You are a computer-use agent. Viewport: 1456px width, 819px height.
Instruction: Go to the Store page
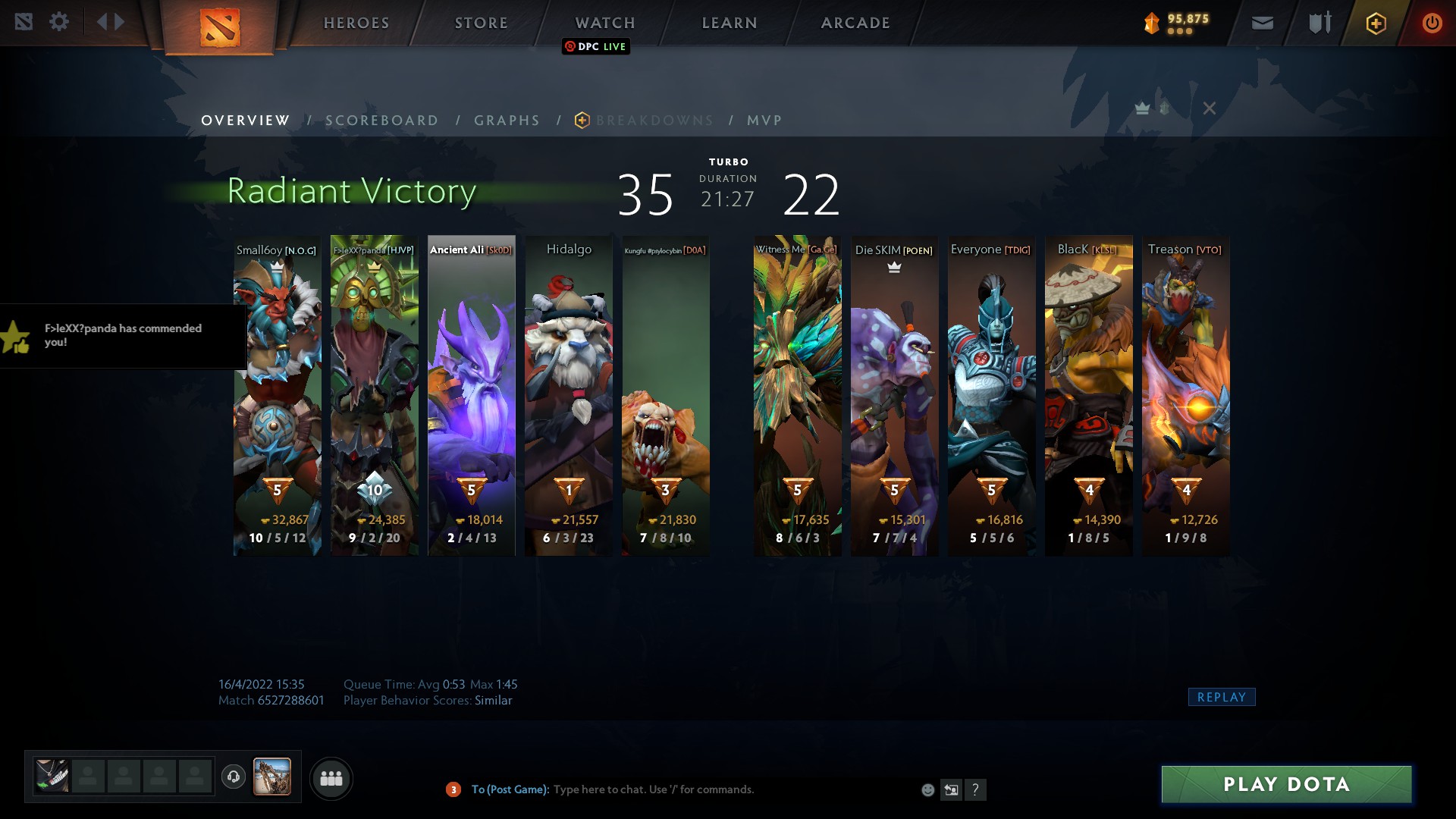point(482,23)
